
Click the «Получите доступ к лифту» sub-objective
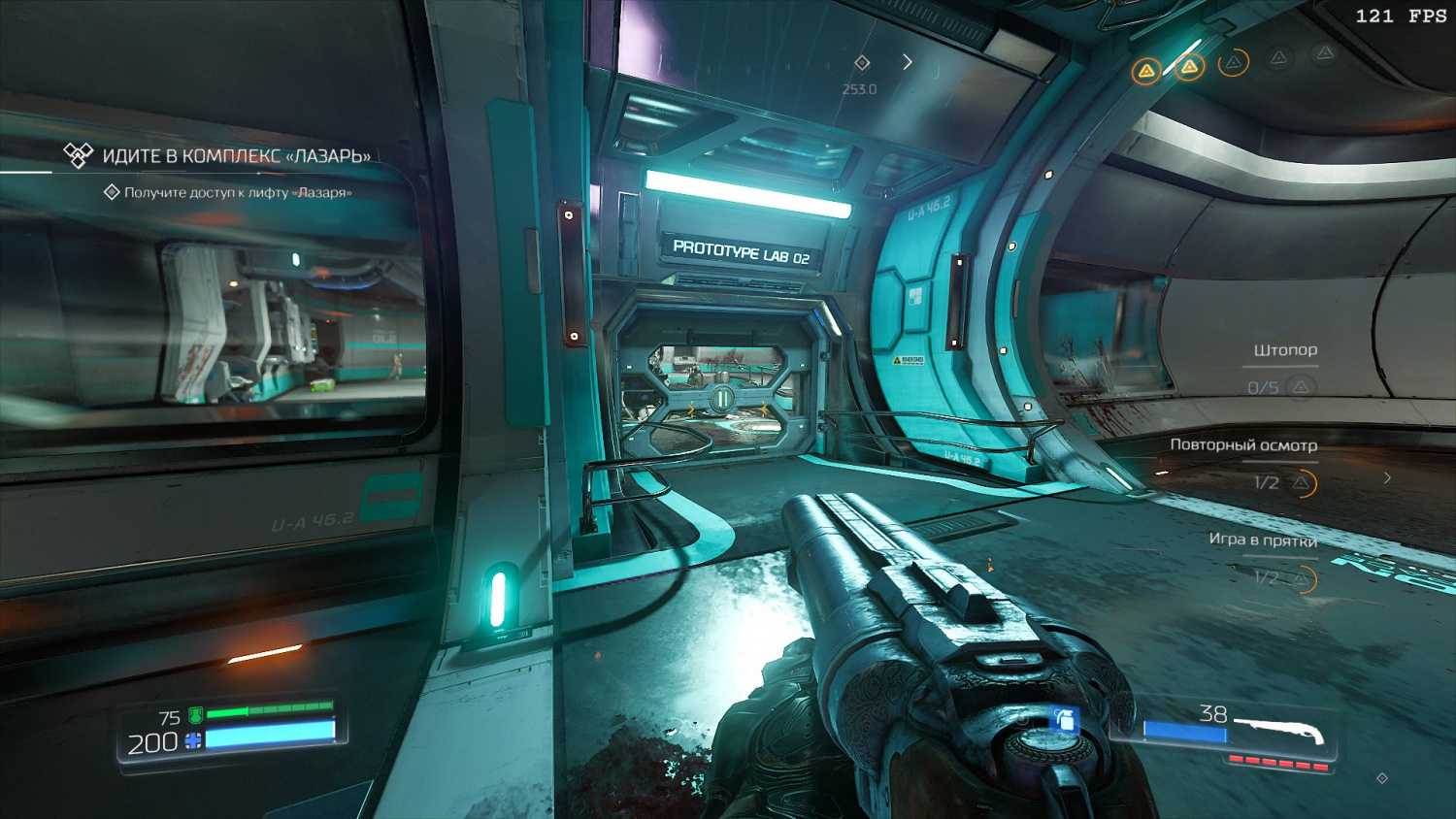click(238, 192)
